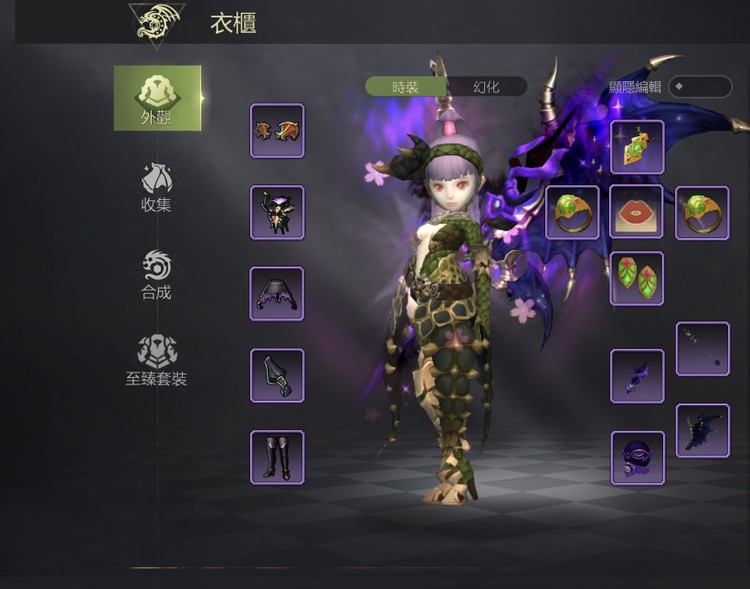Image resolution: width=750 pixels, height=589 pixels.
Task: Select the 至臻套裝 premium set section
Action: coord(157,360)
